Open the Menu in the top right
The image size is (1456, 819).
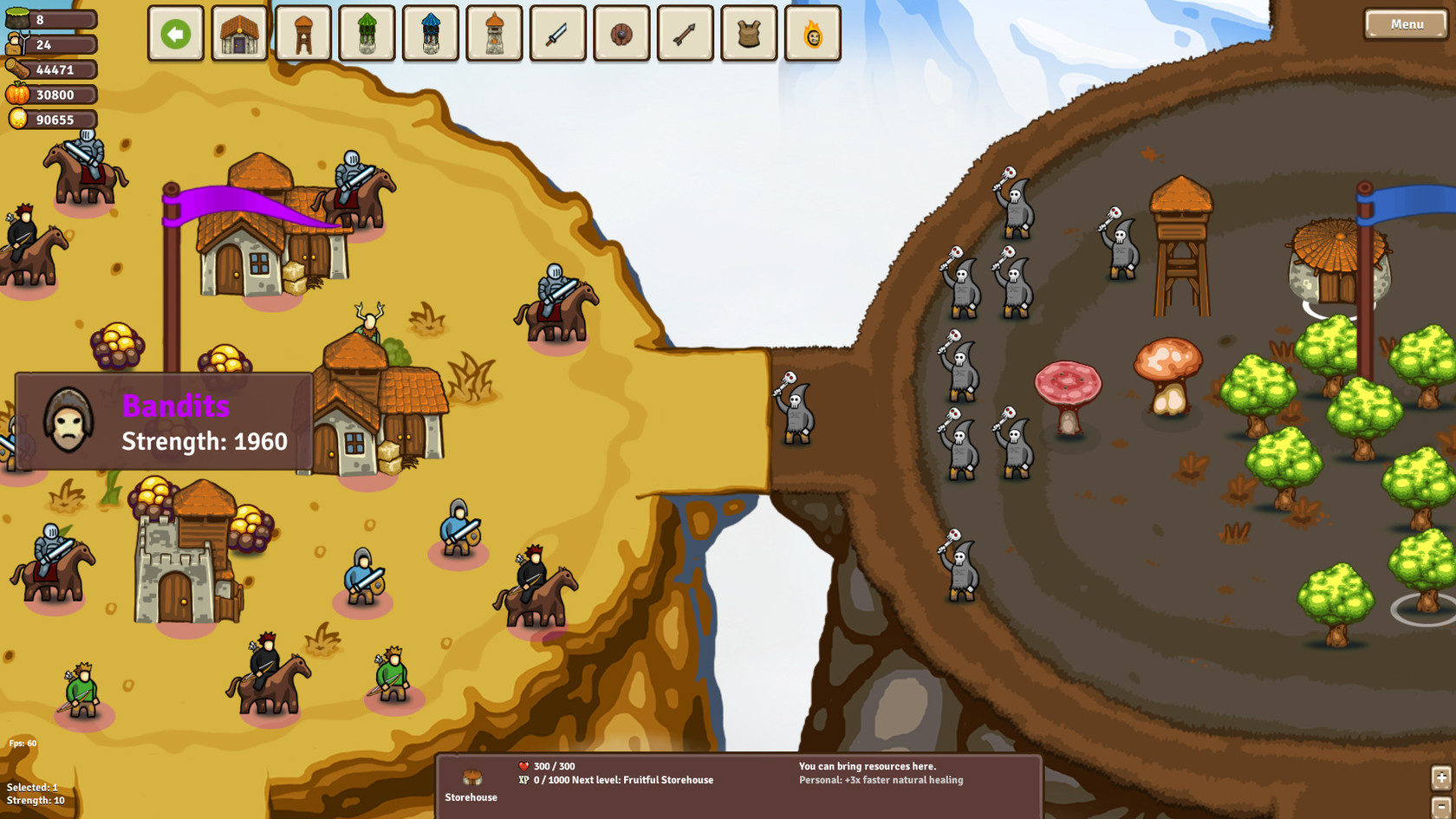pos(1405,24)
